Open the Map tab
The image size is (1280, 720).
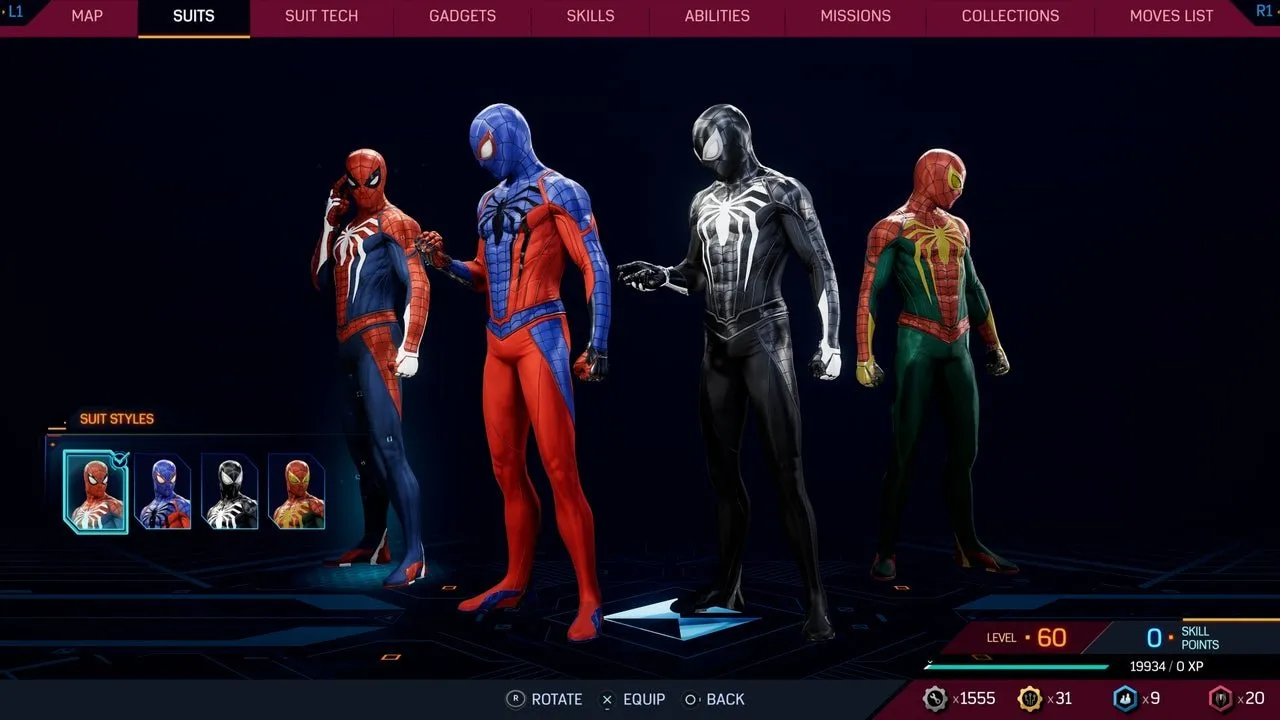click(87, 16)
